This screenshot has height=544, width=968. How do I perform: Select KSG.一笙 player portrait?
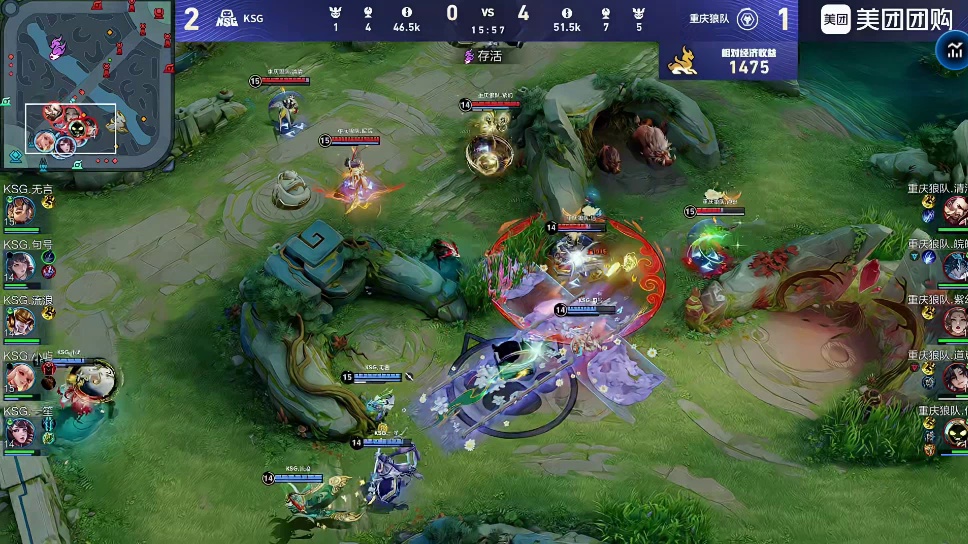(x=21, y=432)
